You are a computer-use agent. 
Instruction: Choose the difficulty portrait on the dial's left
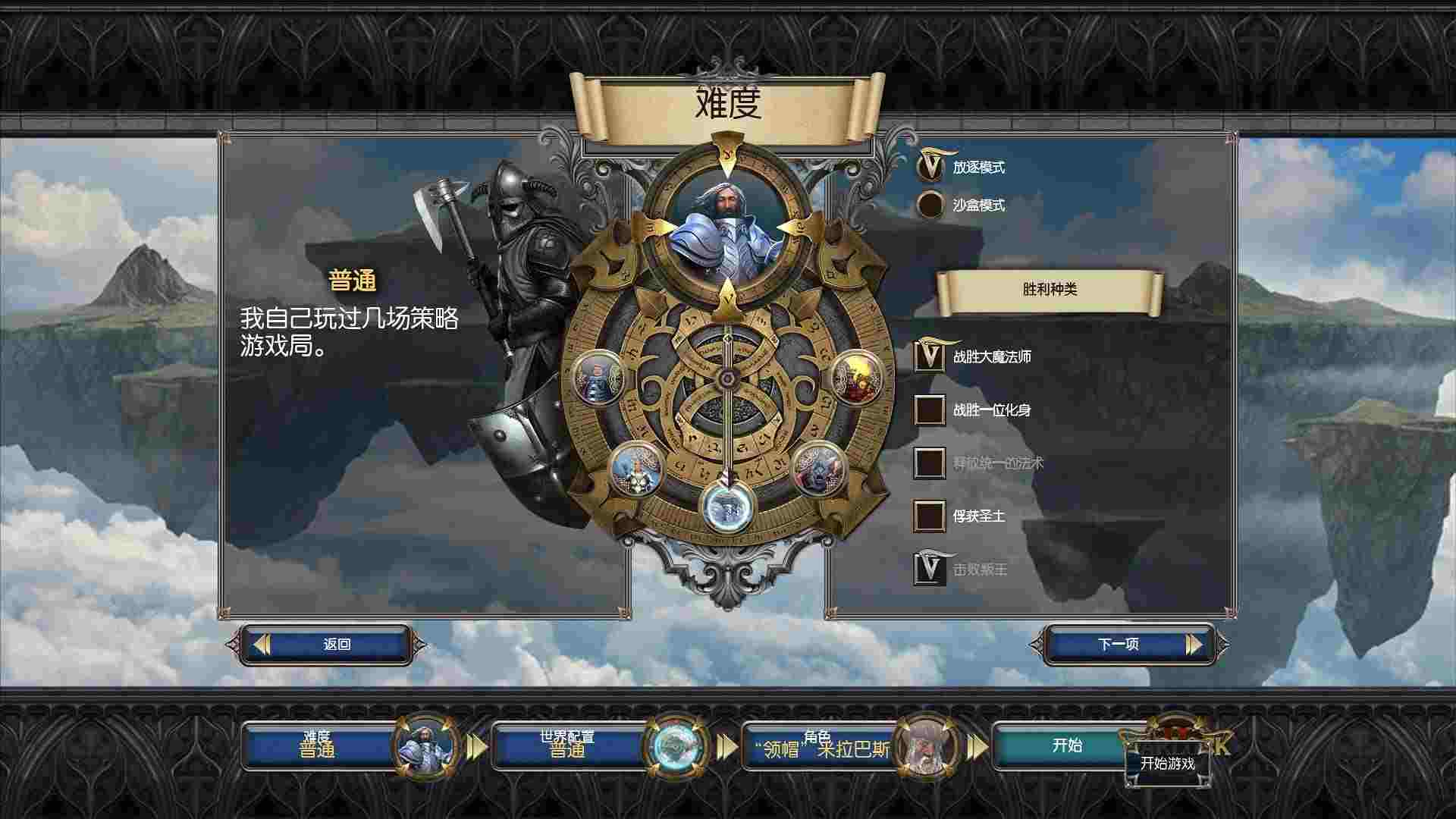[x=598, y=376]
